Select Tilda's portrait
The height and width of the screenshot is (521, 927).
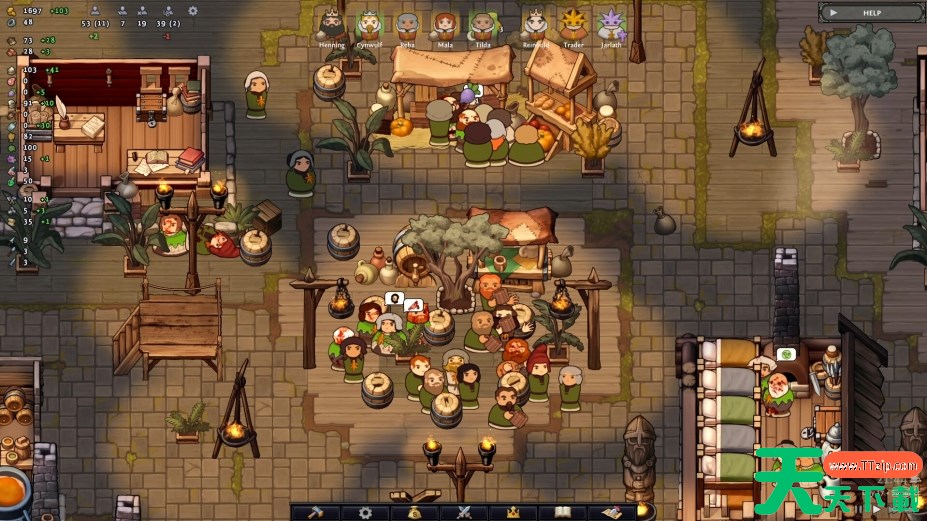click(x=482, y=24)
